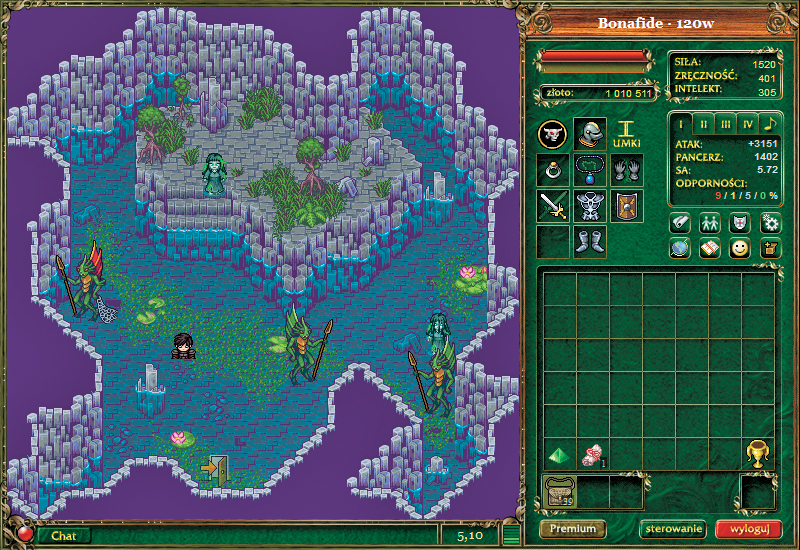Select the equipped shield slot
The image size is (800, 550).
(626, 206)
